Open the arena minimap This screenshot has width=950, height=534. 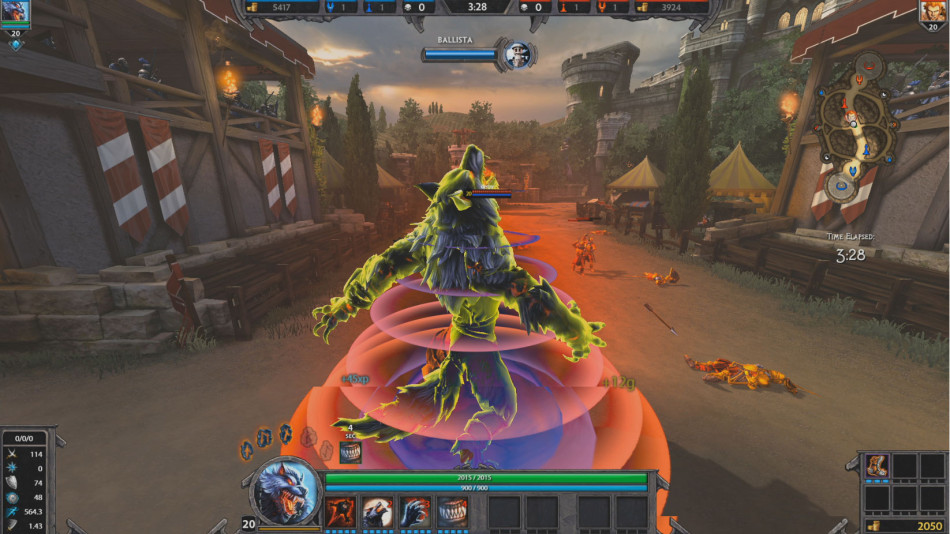[858, 127]
